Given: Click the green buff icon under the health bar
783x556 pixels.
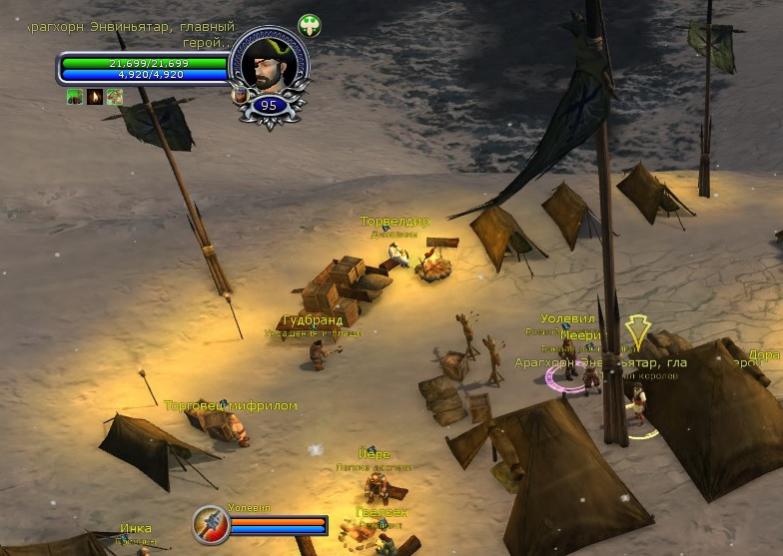Looking at the screenshot, I should coord(75,97).
